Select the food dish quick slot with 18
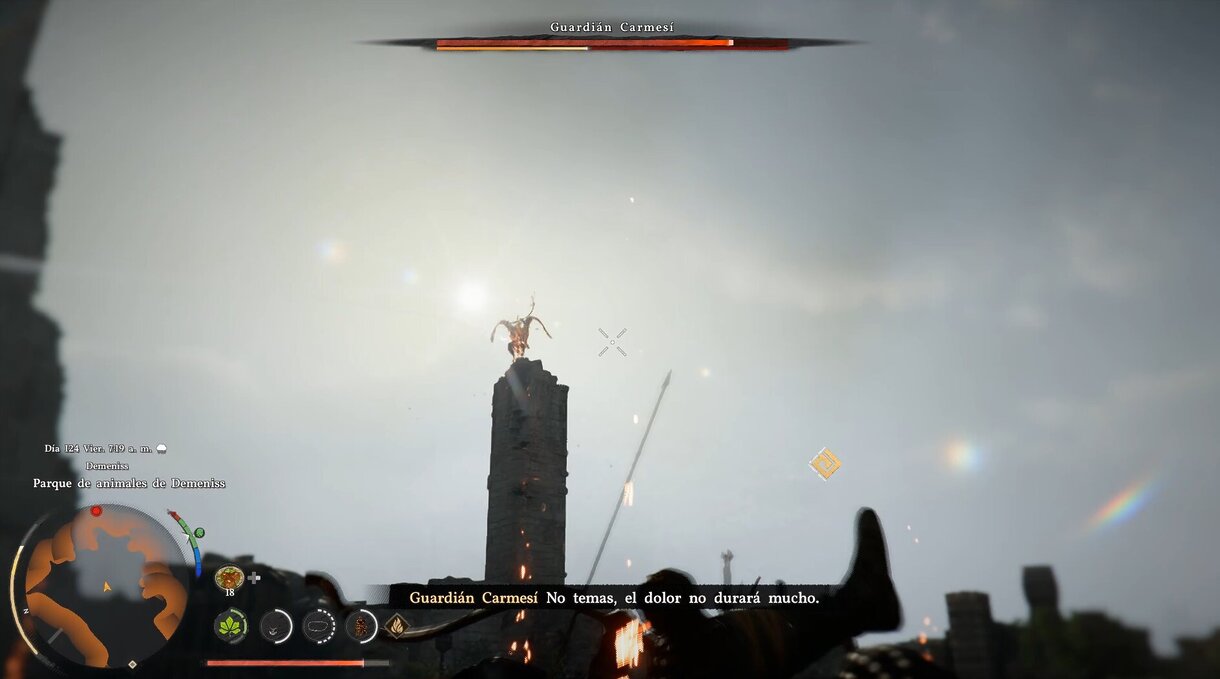1220x679 pixels. (x=229, y=577)
